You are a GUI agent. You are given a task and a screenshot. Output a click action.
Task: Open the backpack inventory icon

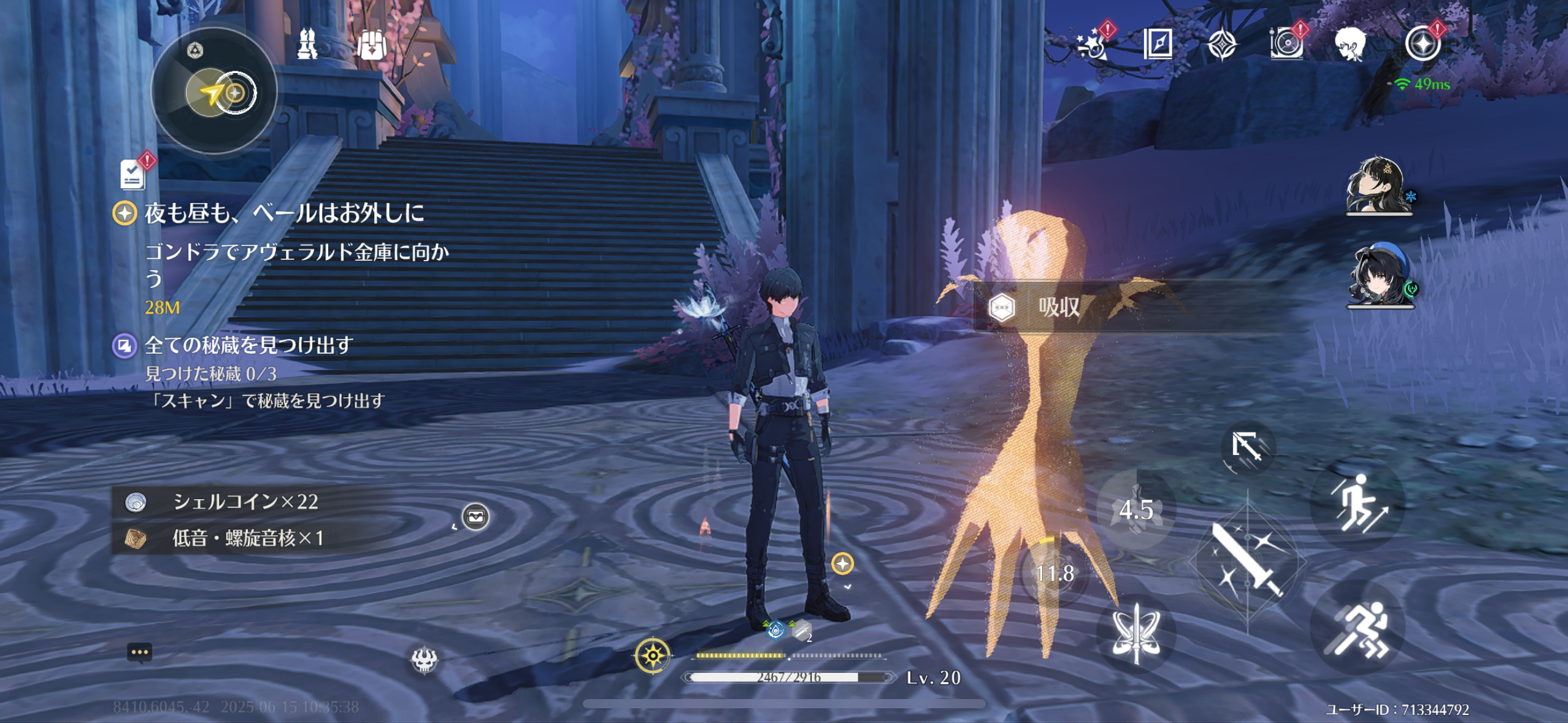coord(372,44)
